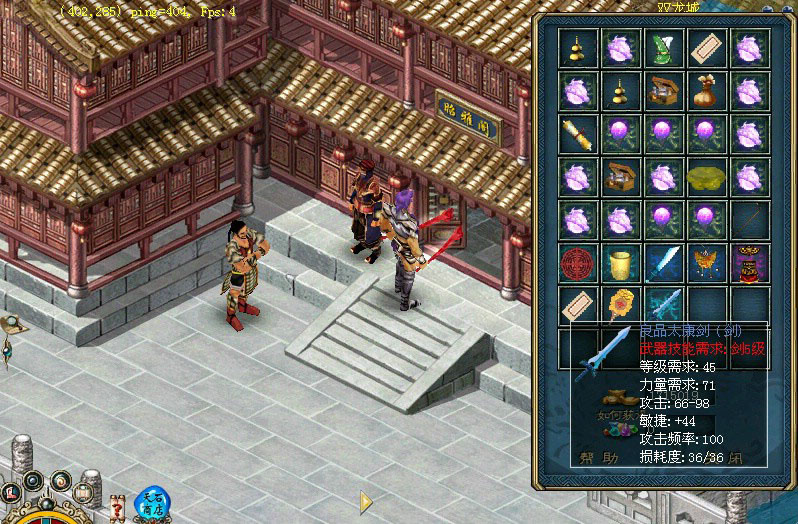Click the red boot HUD icon
This screenshot has width=798, height=524.
pyautogui.click(x=13, y=493)
